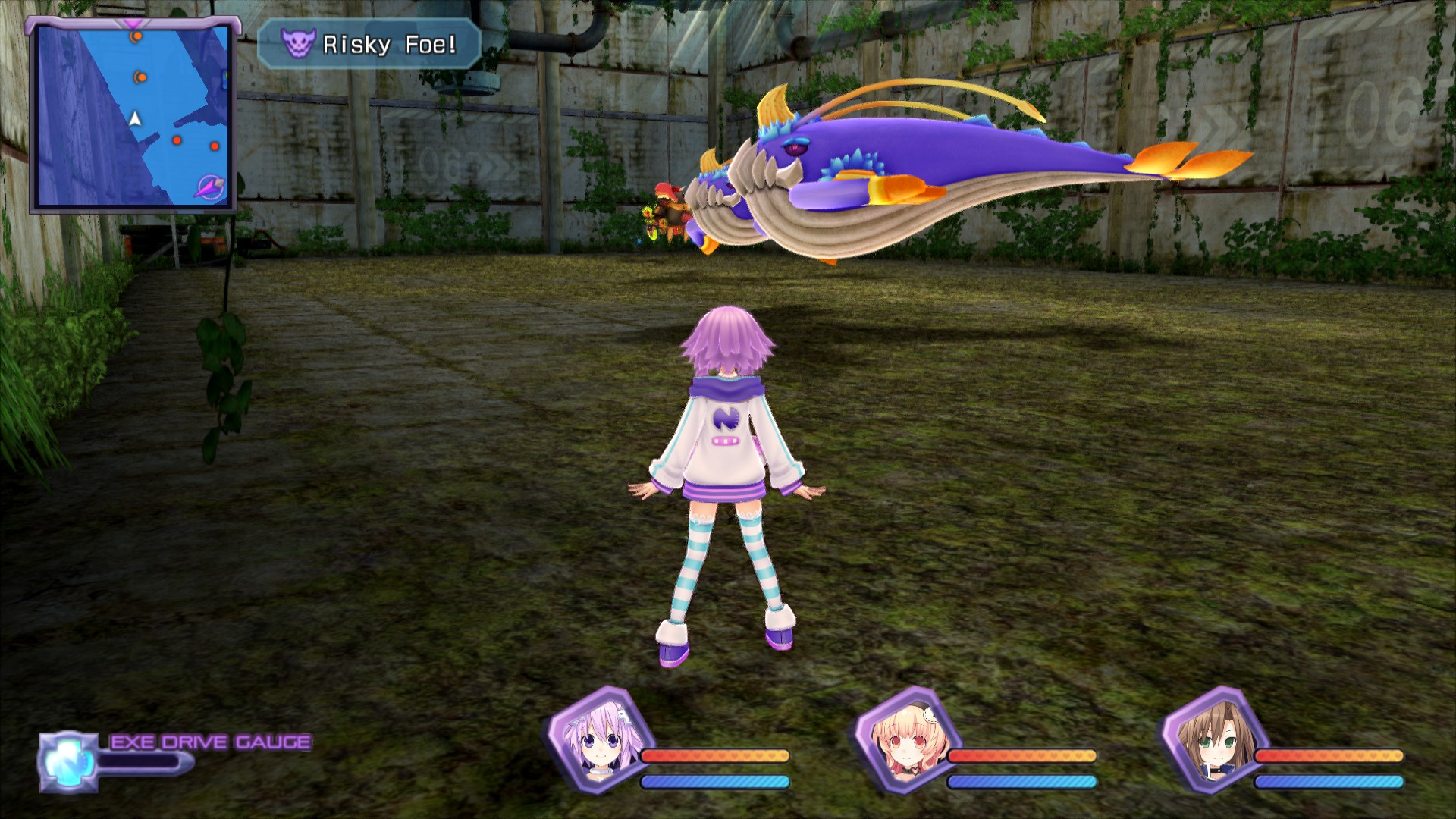Select the brown-haired IF party portrait

point(1213,739)
